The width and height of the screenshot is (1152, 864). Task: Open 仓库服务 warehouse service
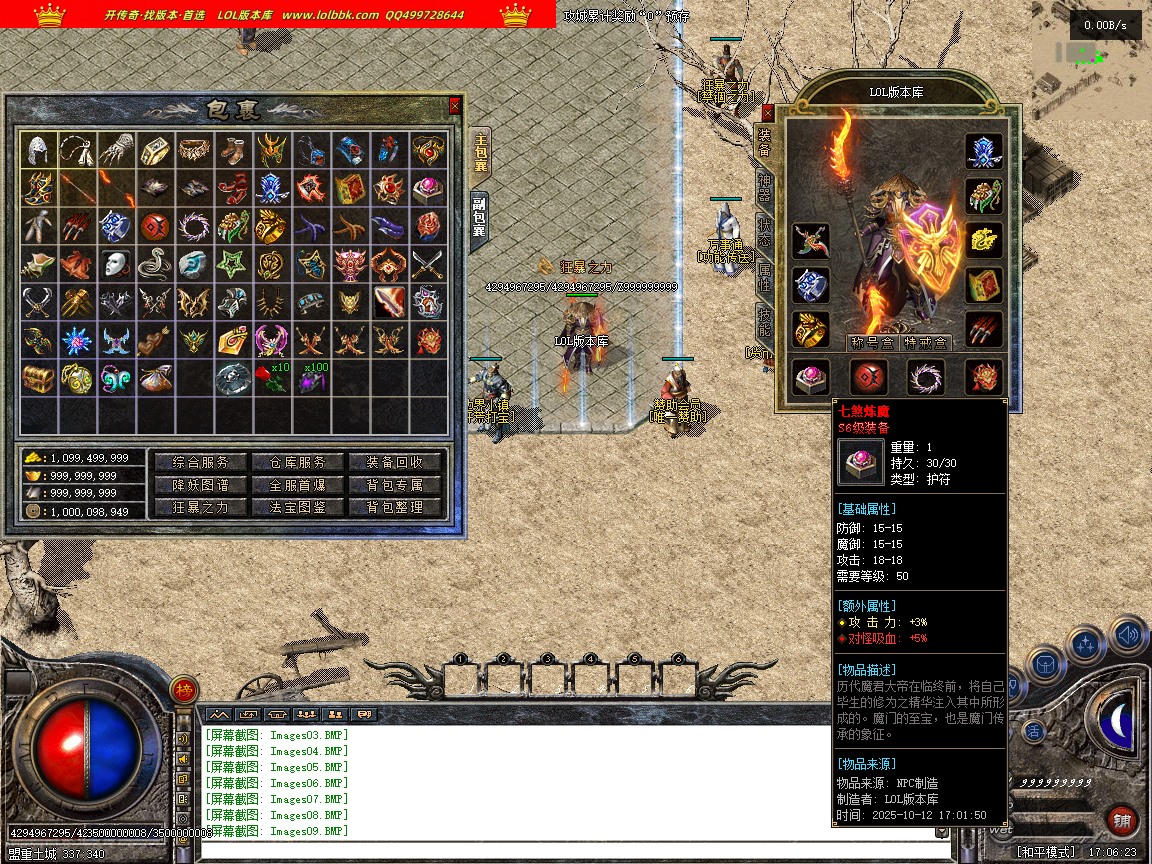tap(295, 462)
